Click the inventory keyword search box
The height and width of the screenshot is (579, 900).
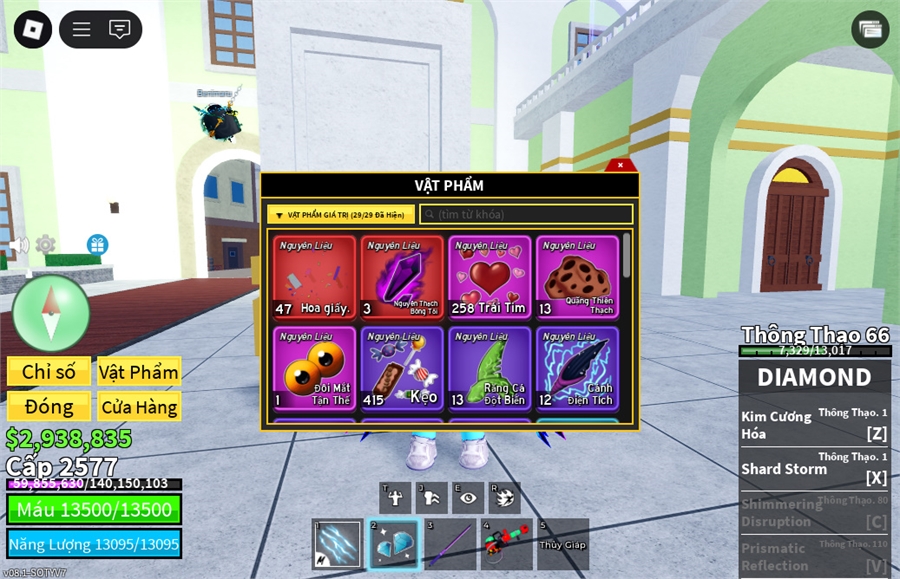click(526, 214)
